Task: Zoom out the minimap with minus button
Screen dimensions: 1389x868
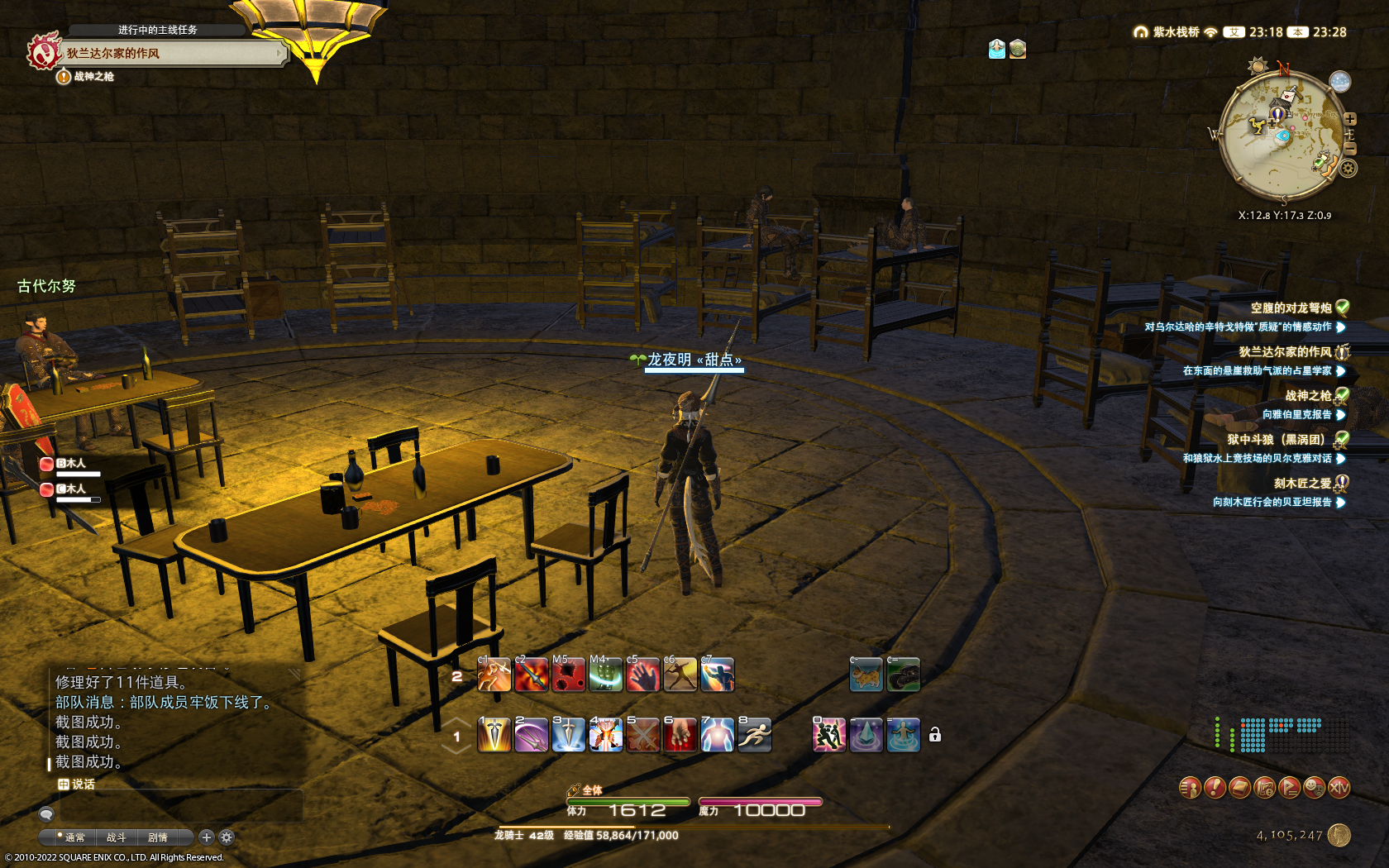Action: (1350, 149)
